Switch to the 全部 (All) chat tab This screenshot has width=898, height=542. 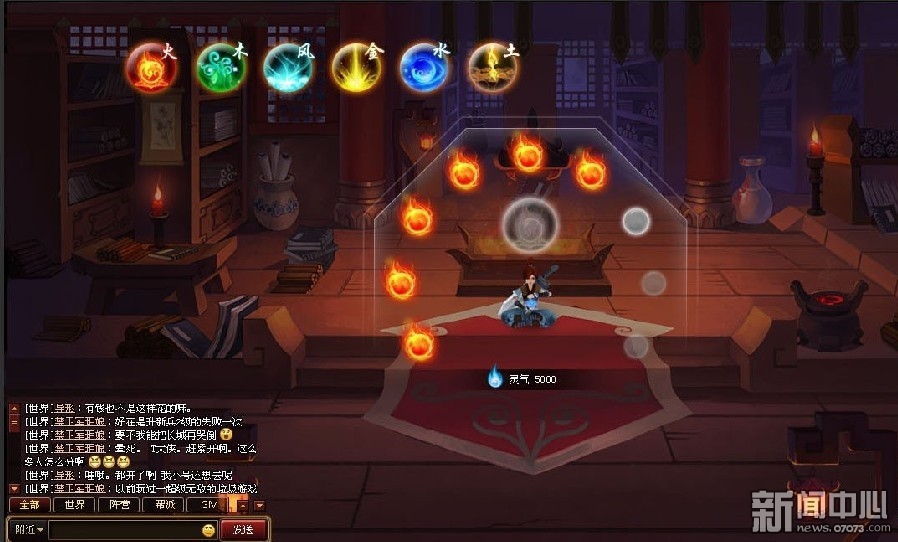coord(29,505)
